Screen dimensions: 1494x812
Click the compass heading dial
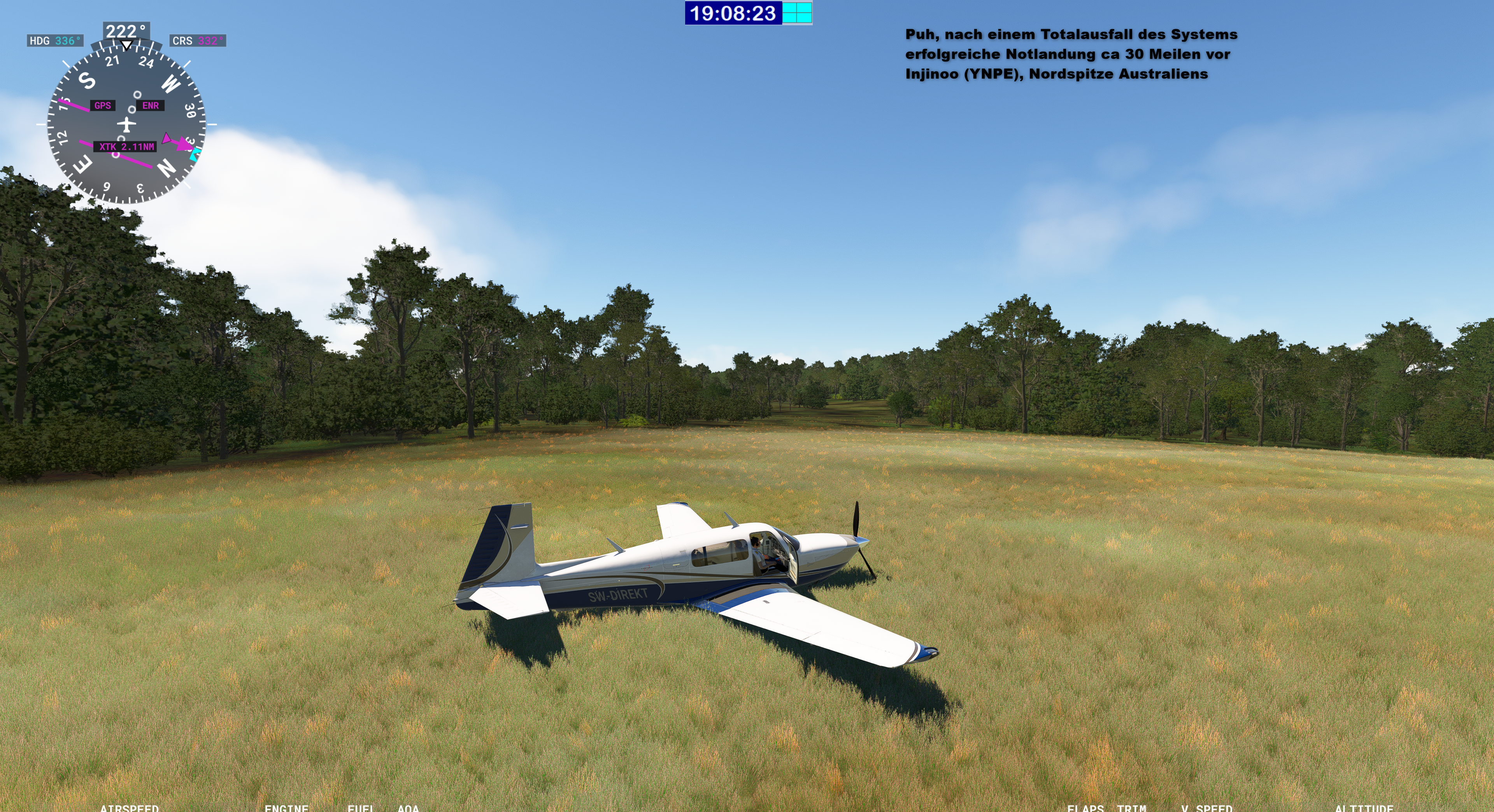[126, 124]
